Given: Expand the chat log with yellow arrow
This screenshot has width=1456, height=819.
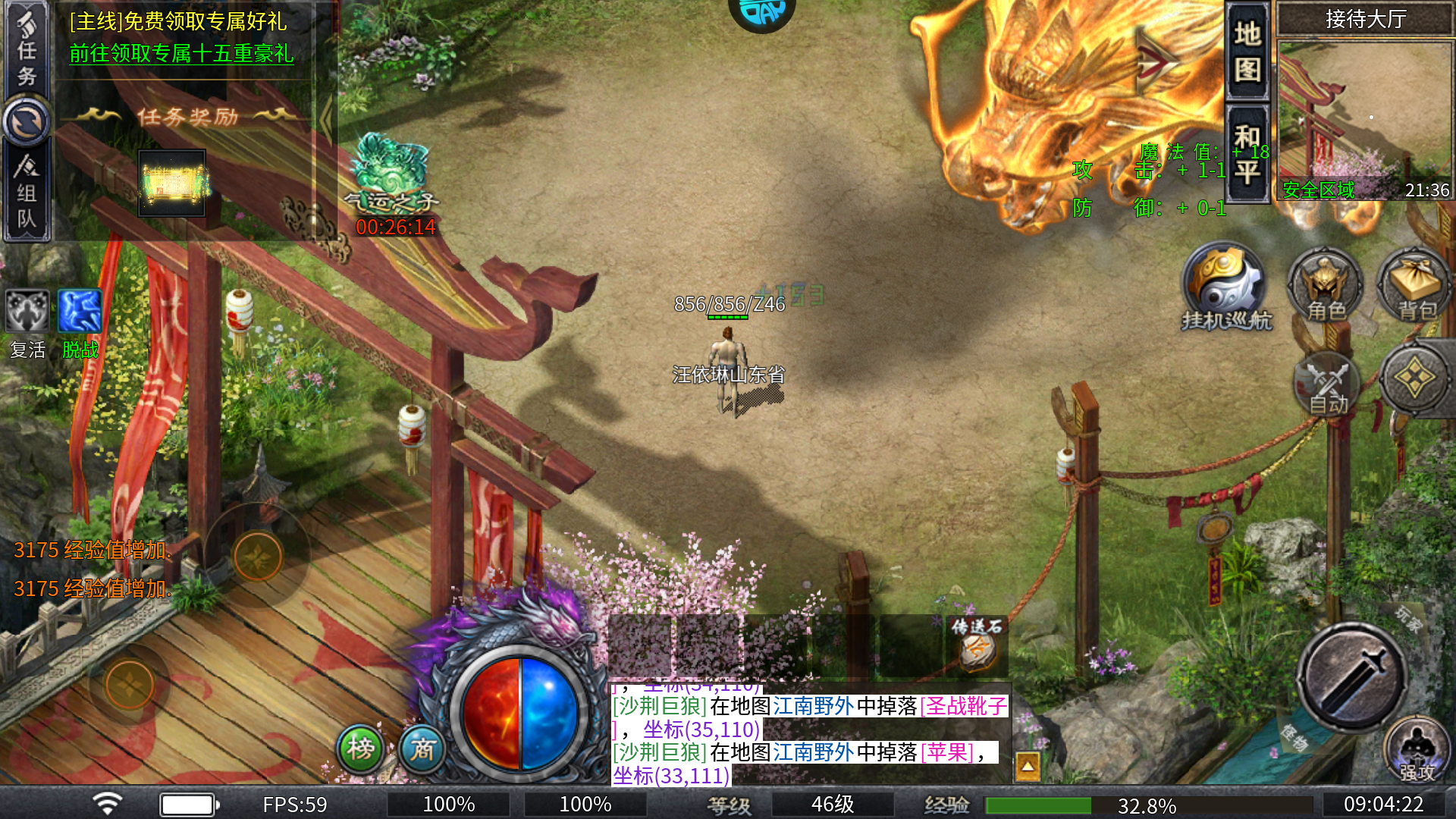Looking at the screenshot, I should (x=1028, y=766).
